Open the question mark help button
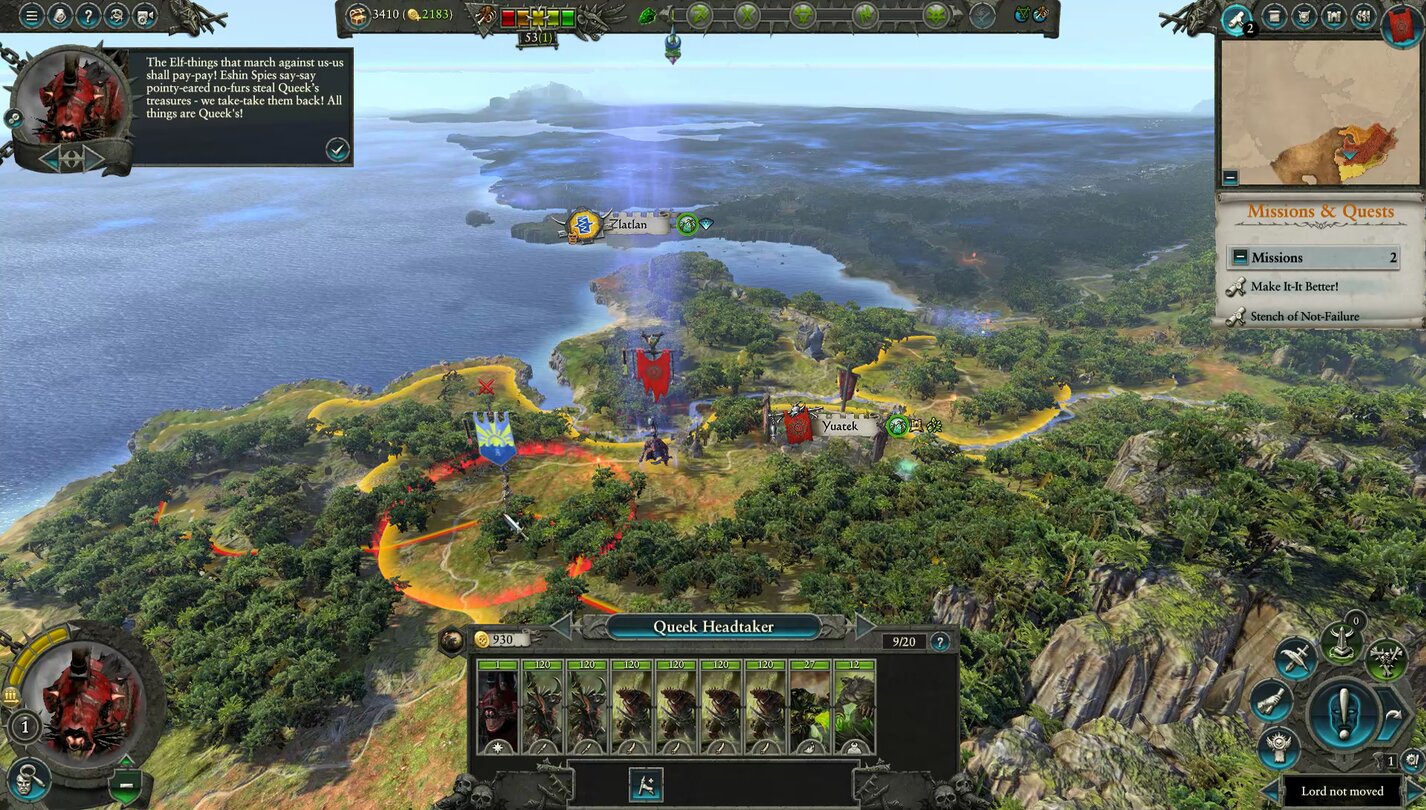This screenshot has height=810, width=1426. click(x=88, y=16)
